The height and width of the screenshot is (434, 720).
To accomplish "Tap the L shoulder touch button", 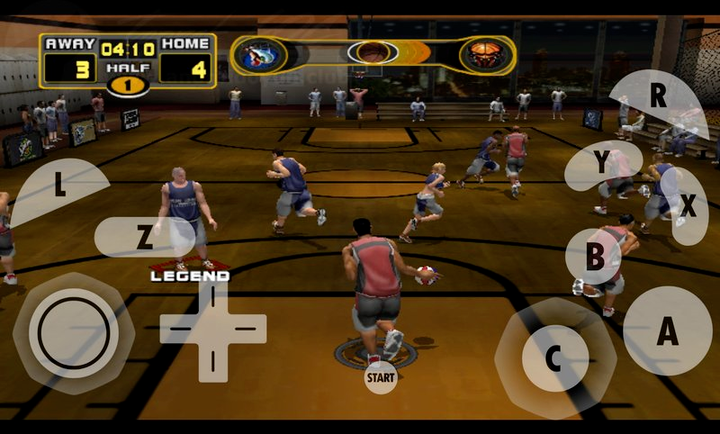I will click(x=60, y=187).
